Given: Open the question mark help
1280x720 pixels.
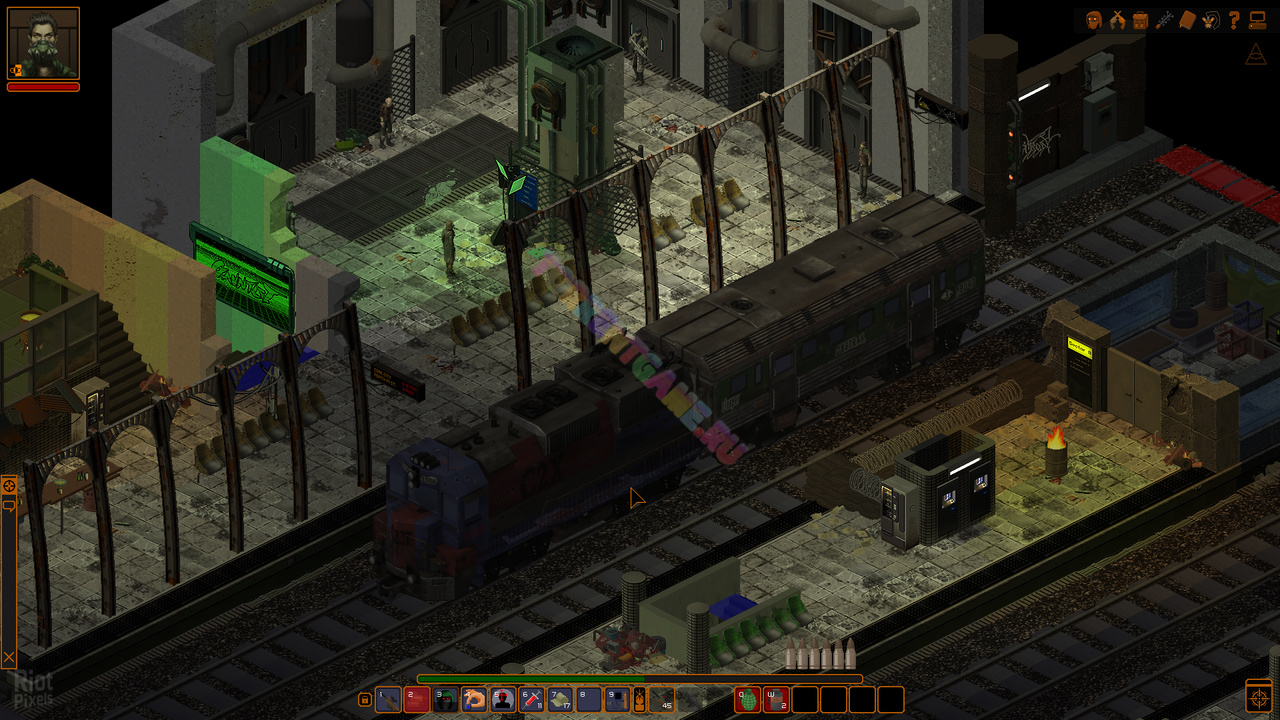Looking at the screenshot, I should coord(1234,20).
